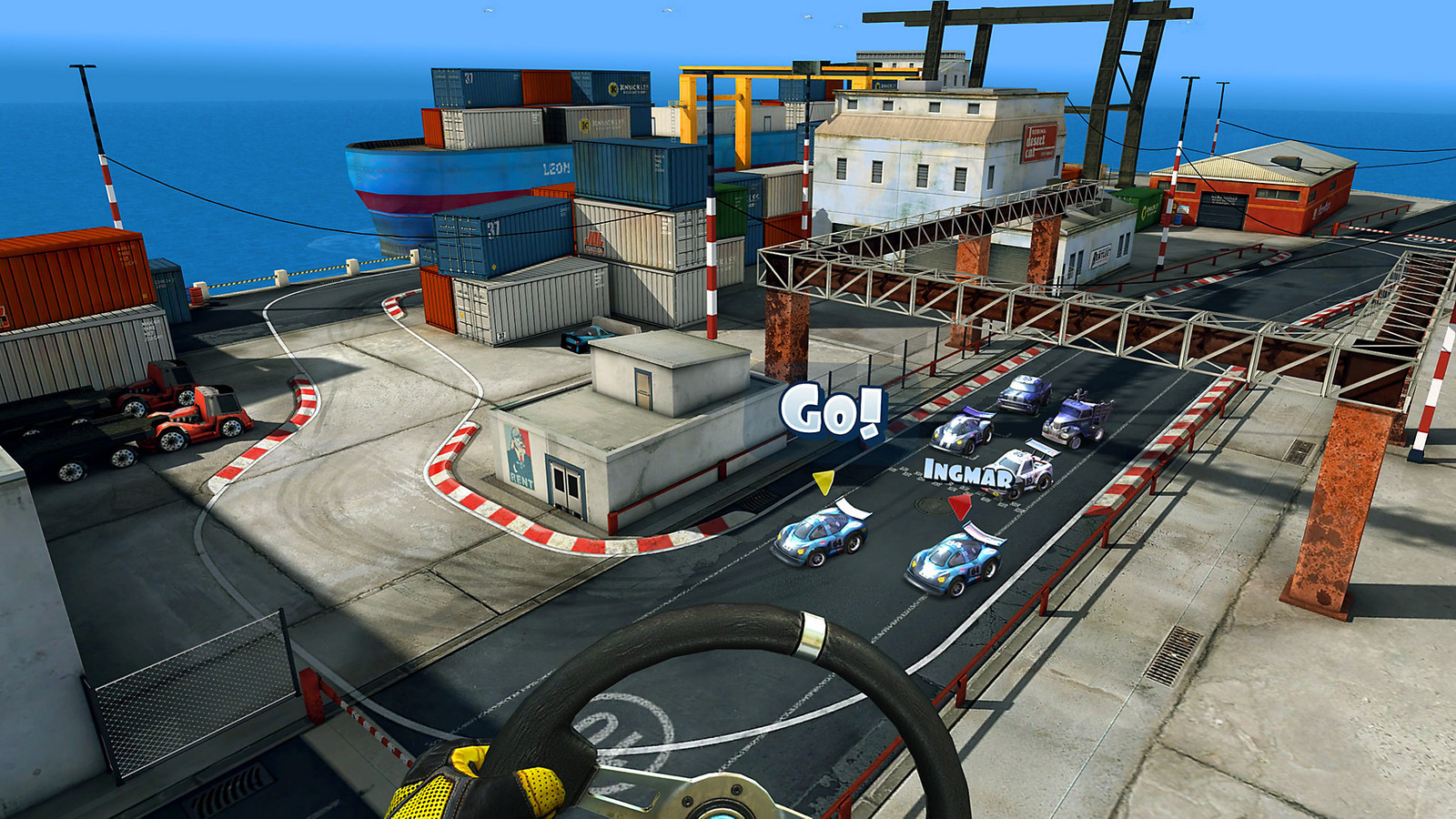
Task: Click the red arrow above the blue car
Action: pos(960,506)
